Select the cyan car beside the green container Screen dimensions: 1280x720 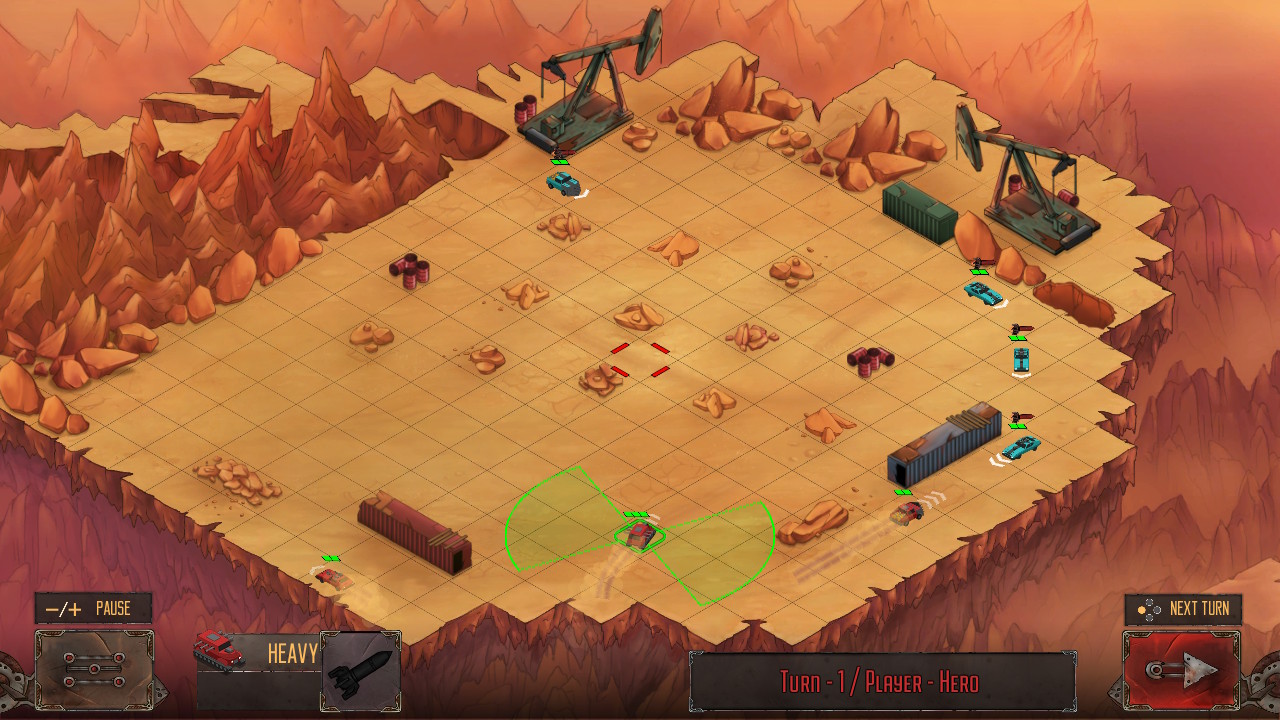coord(981,293)
